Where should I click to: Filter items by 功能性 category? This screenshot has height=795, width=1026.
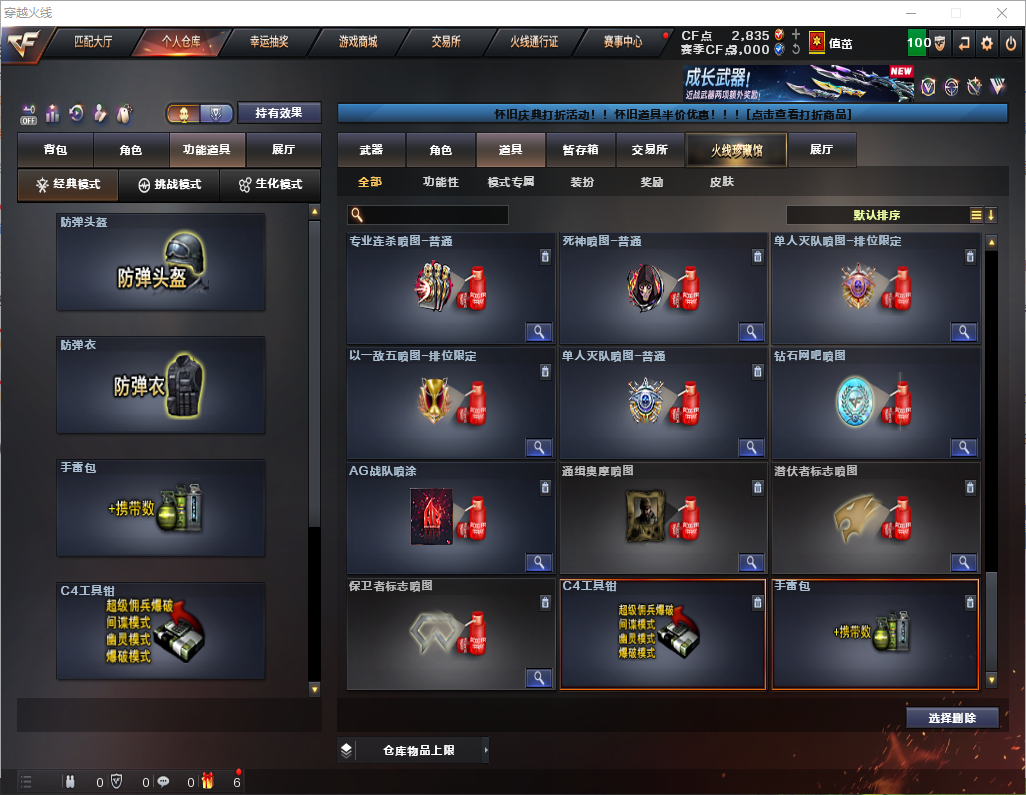click(x=440, y=183)
